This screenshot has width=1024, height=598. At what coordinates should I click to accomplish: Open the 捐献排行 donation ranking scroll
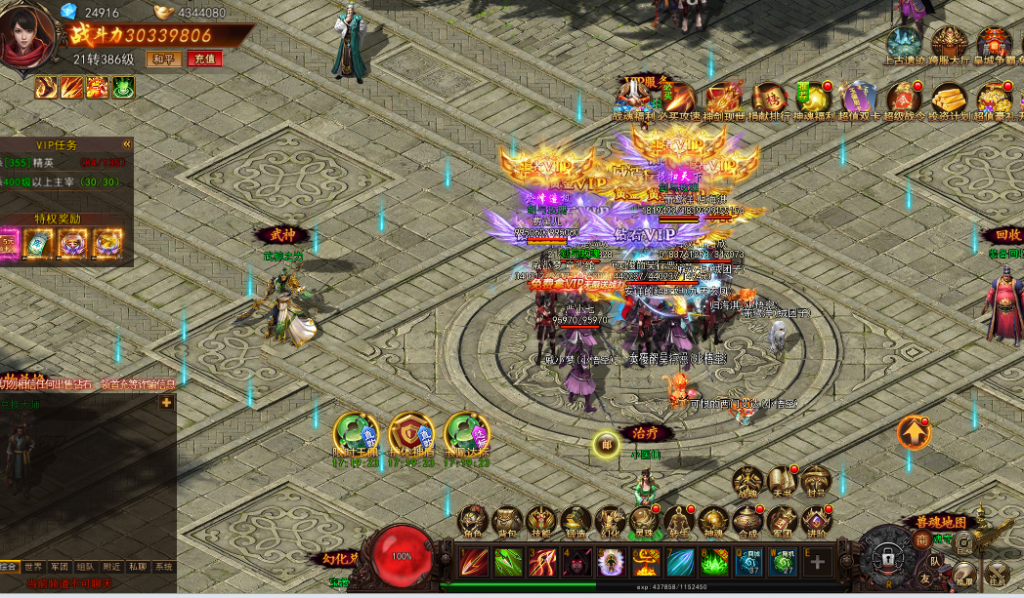click(770, 100)
